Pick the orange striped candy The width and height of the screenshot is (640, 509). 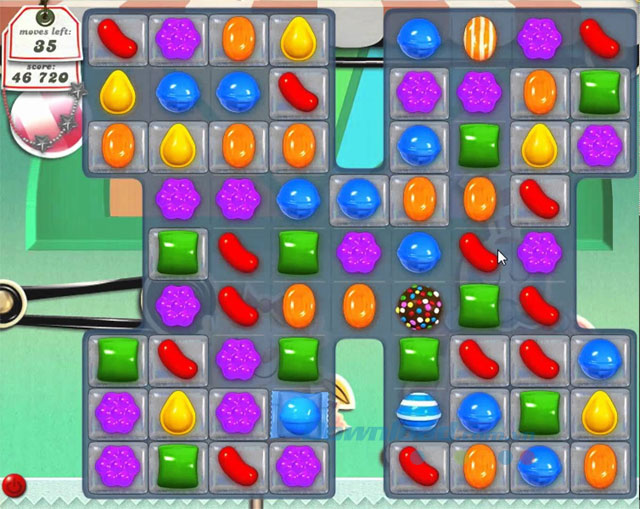[x=479, y=39]
